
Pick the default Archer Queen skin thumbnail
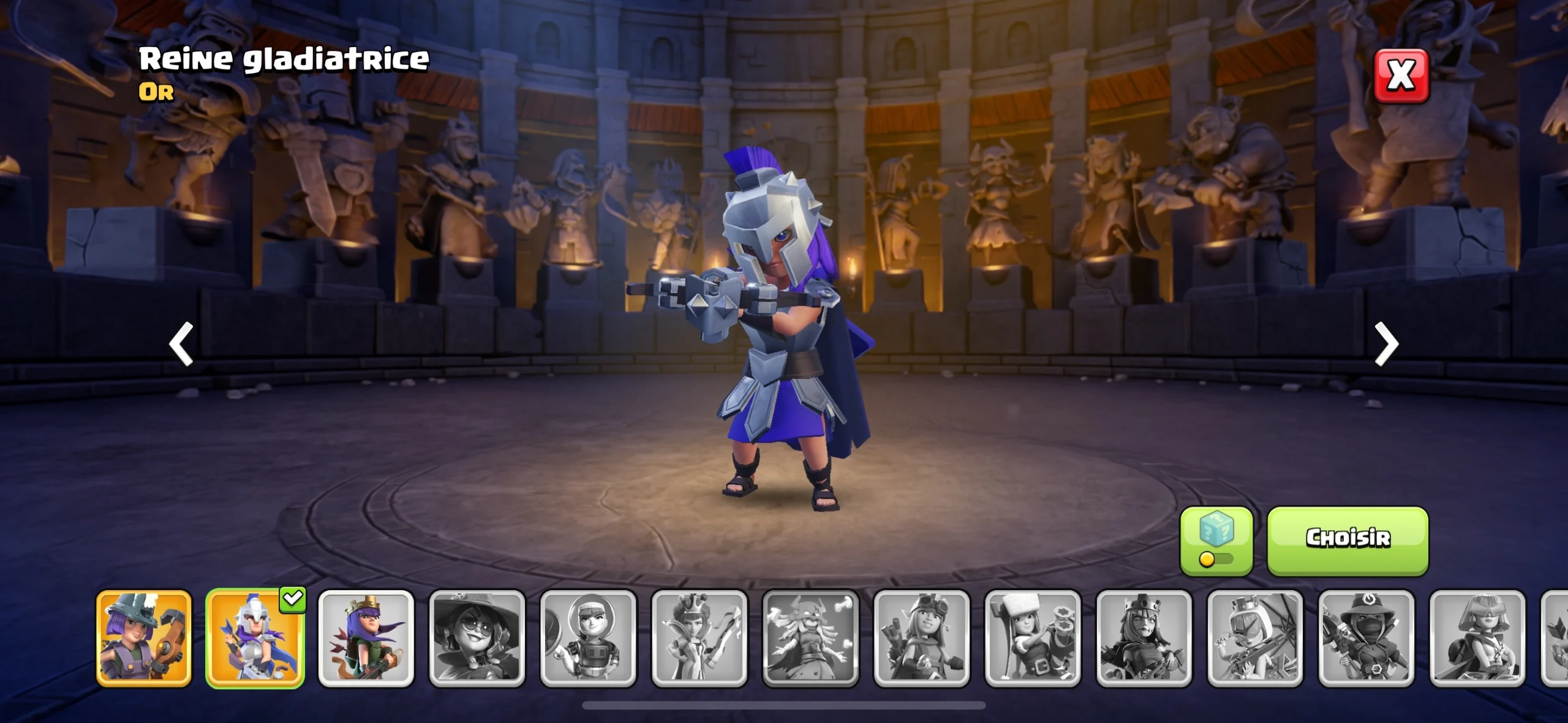tap(366, 638)
